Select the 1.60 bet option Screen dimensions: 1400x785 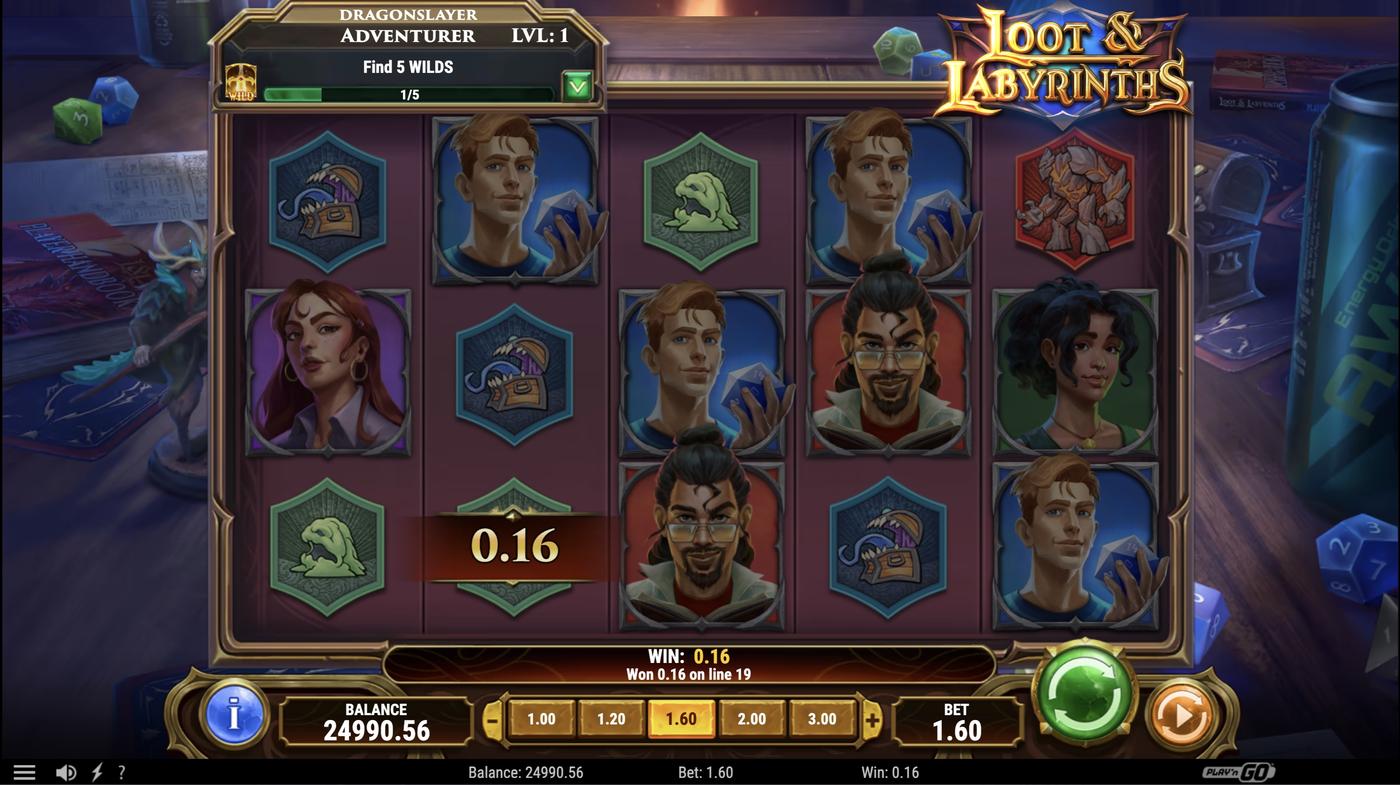click(682, 717)
